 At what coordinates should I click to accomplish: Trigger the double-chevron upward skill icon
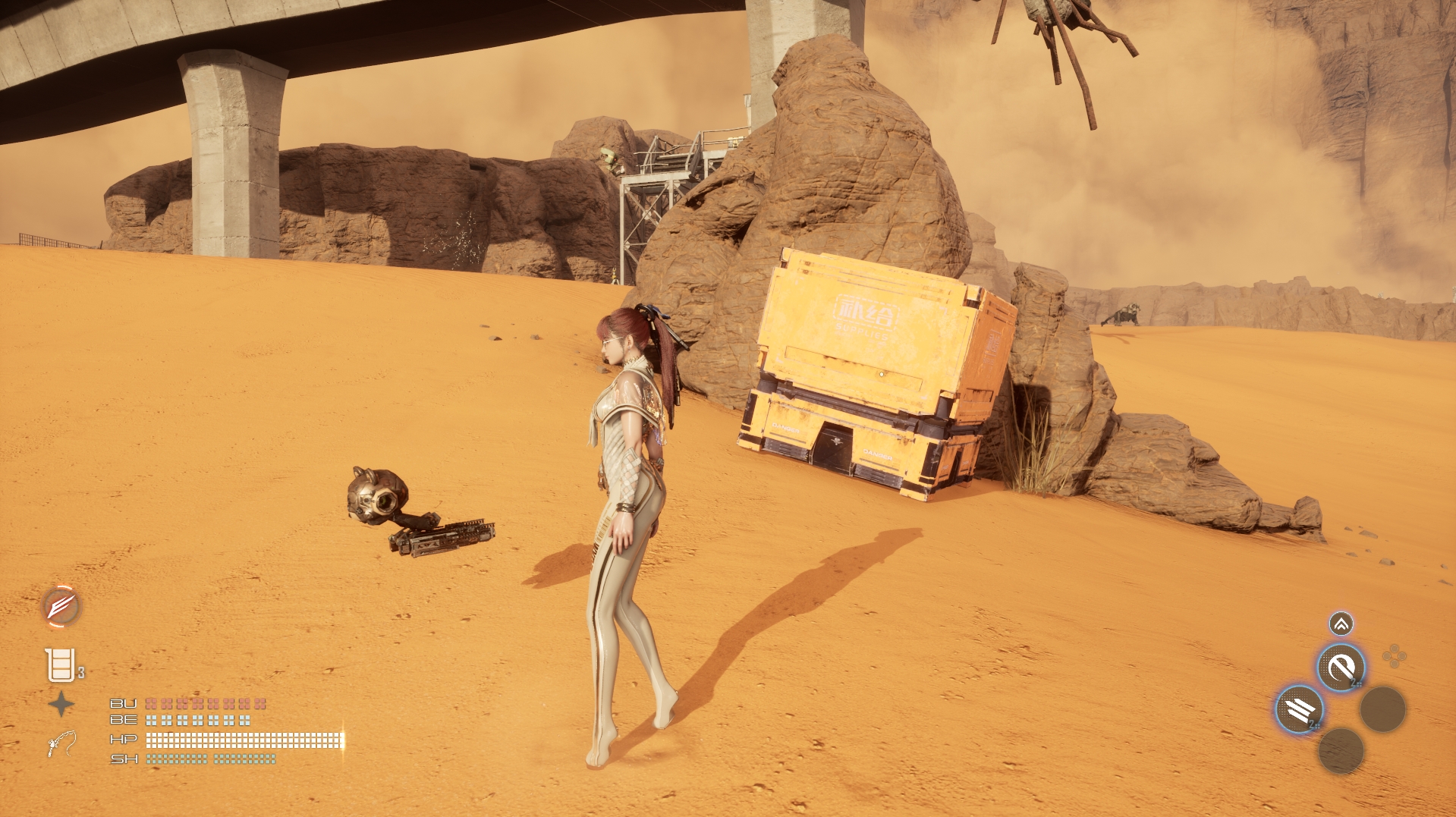pos(1341,624)
